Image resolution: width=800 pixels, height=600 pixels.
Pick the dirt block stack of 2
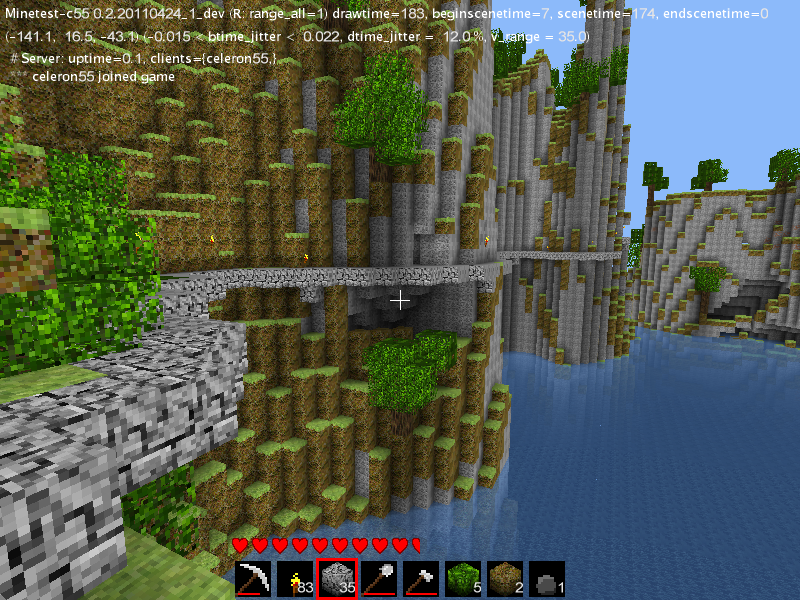pyautogui.click(x=506, y=579)
